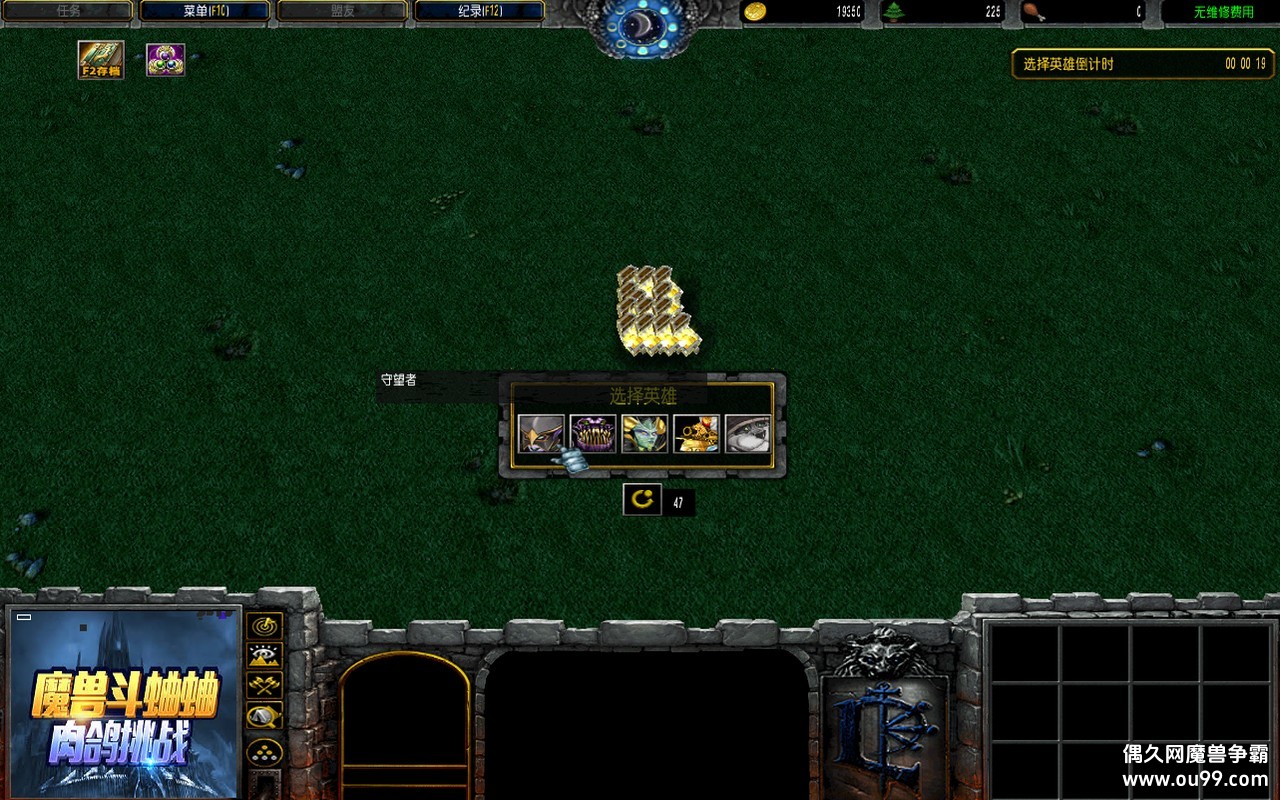Image resolution: width=1280 pixels, height=800 pixels.
Task: Toggle the crossed-axes ally color button
Action: pos(265,686)
